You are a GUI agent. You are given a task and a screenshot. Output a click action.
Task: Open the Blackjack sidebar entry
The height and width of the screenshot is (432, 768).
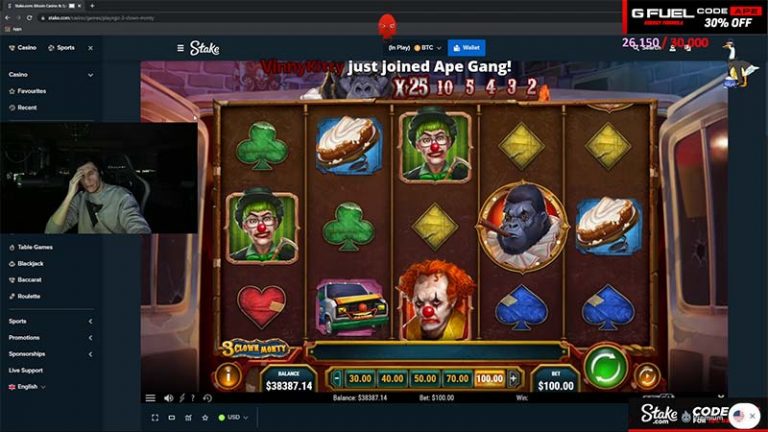pos(30,263)
